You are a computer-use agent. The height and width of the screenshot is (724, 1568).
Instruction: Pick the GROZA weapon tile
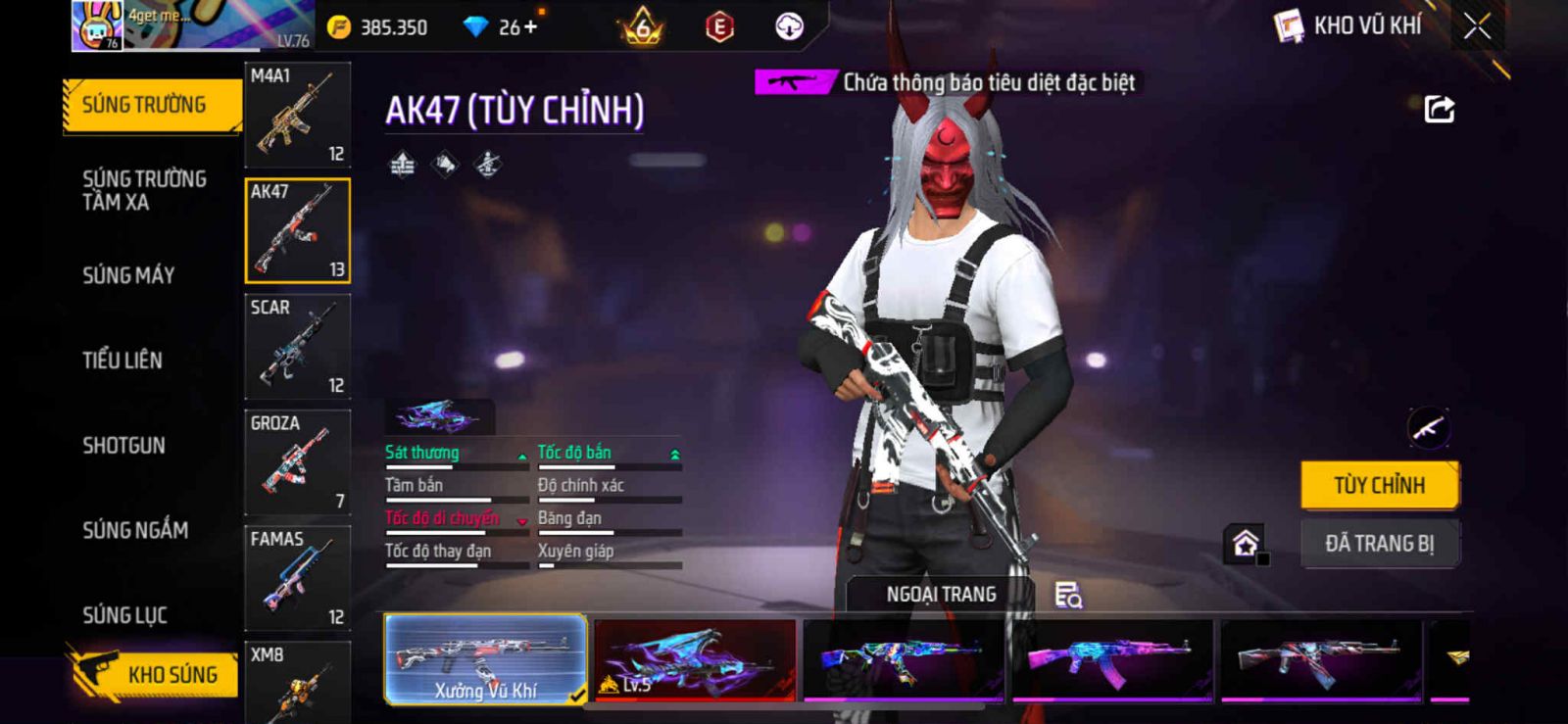tap(297, 462)
